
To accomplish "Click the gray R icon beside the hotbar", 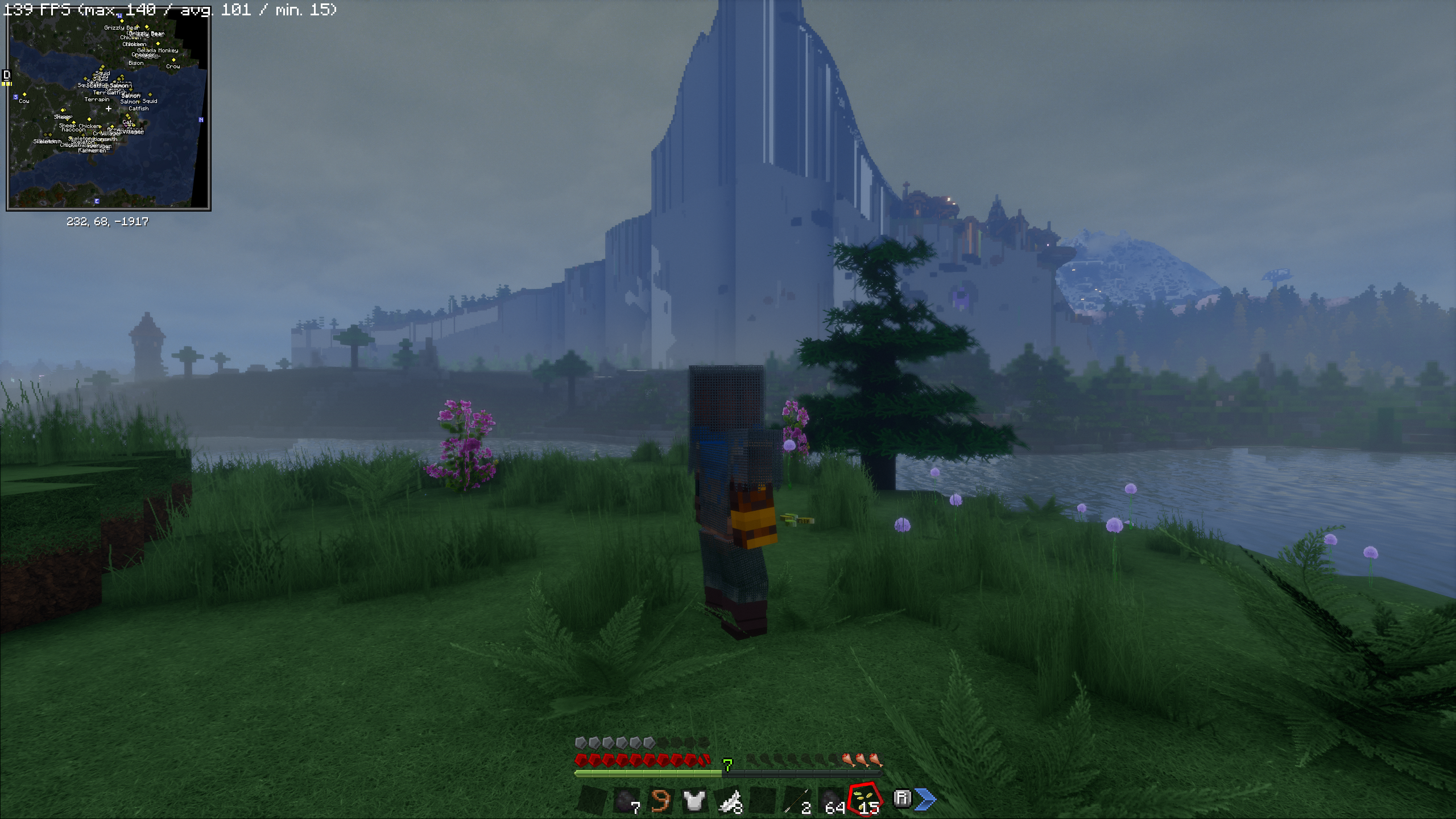I will coord(901,799).
